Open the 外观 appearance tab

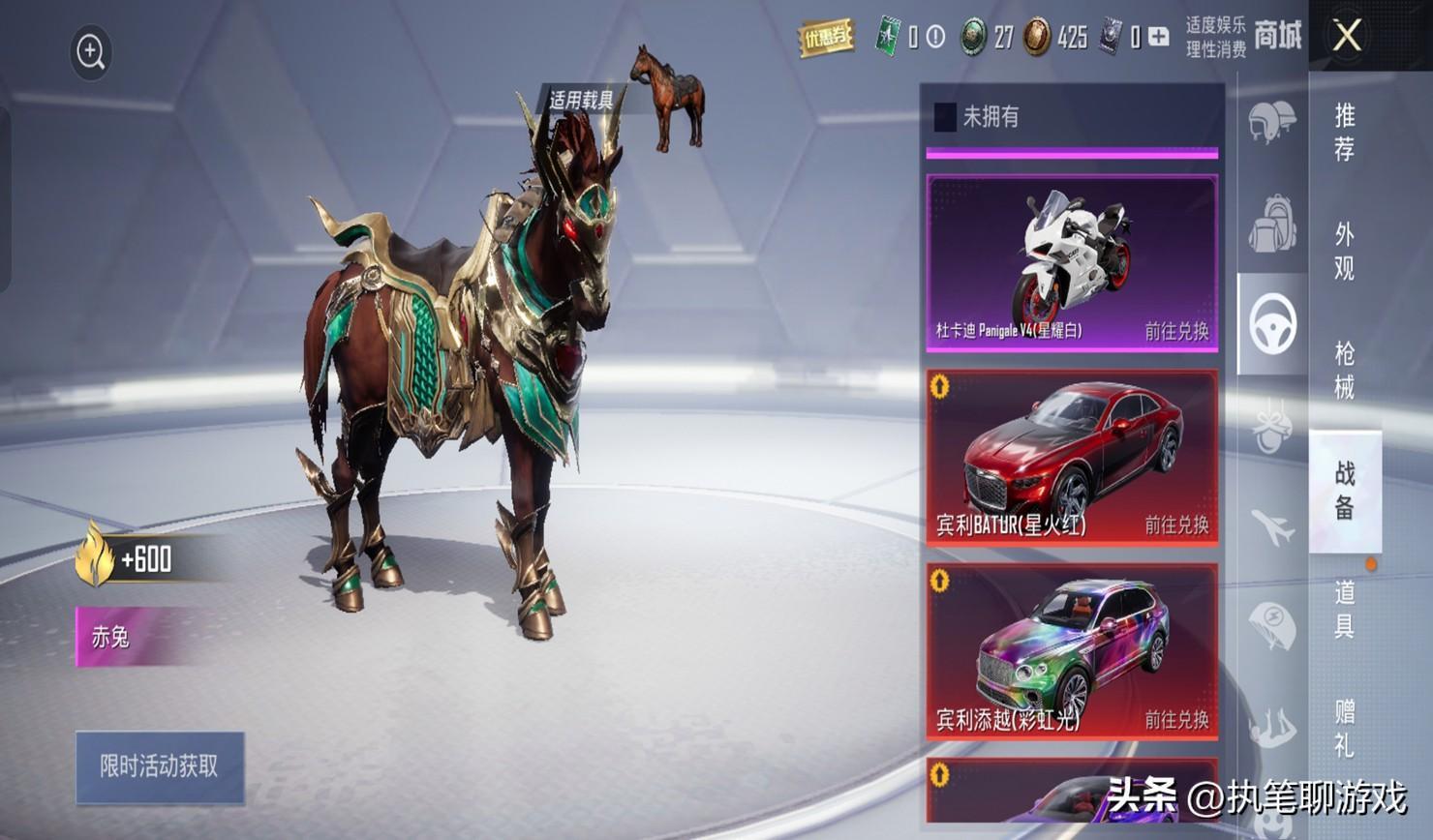pyautogui.click(x=1345, y=251)
